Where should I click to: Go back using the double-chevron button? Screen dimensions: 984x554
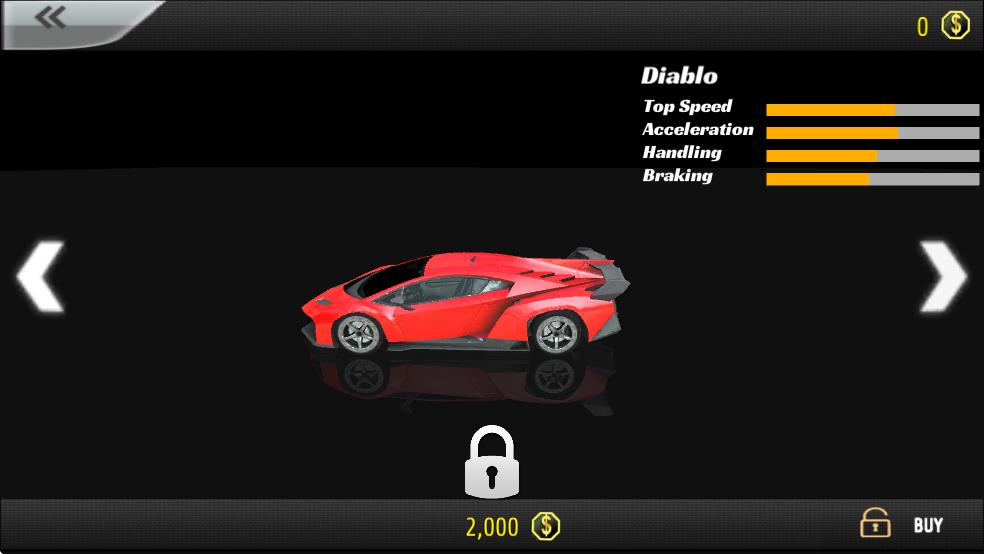[x=50, y=19]
